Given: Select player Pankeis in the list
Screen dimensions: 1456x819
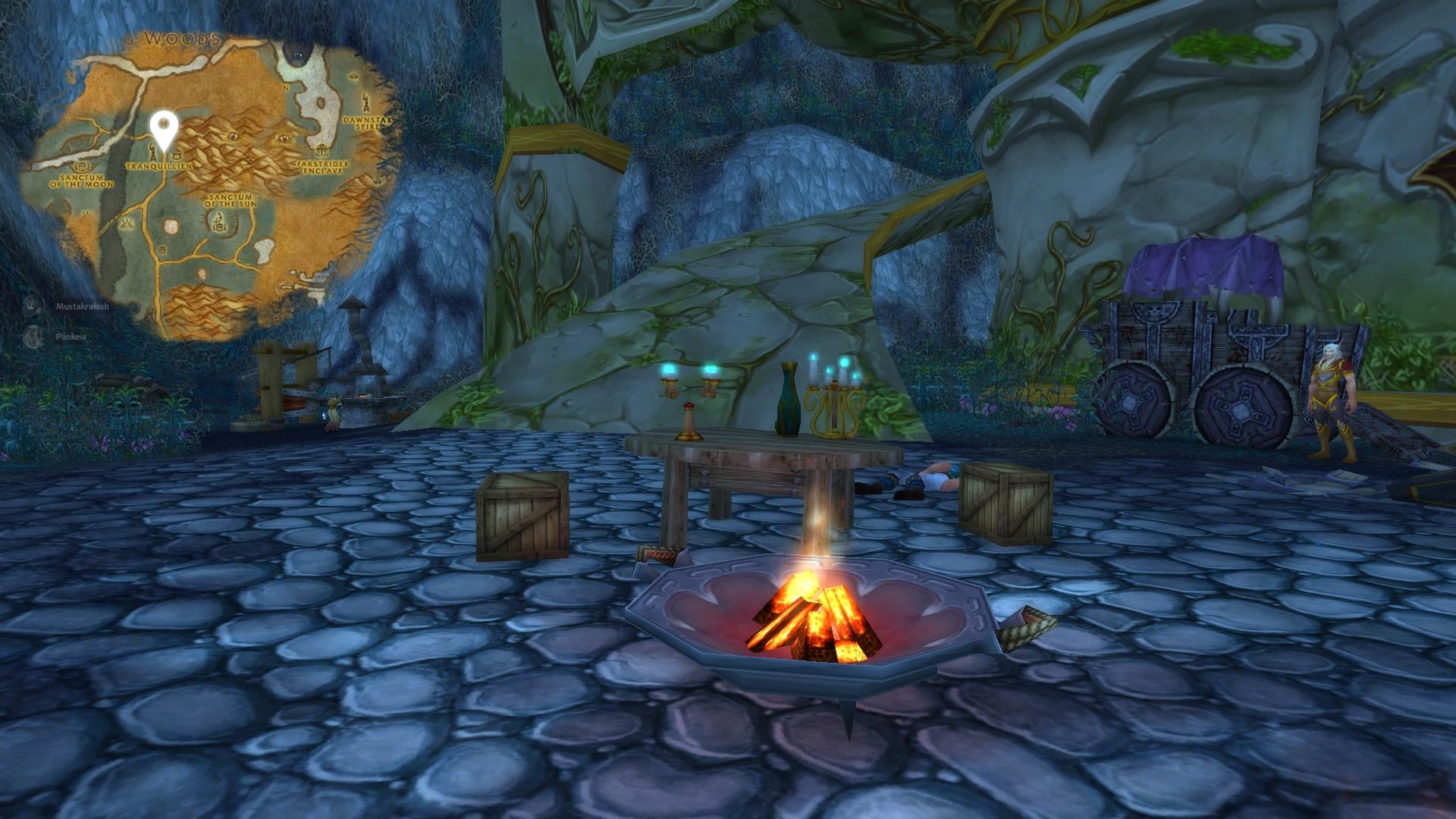Looking at the screenshot, I should [71, 336].
